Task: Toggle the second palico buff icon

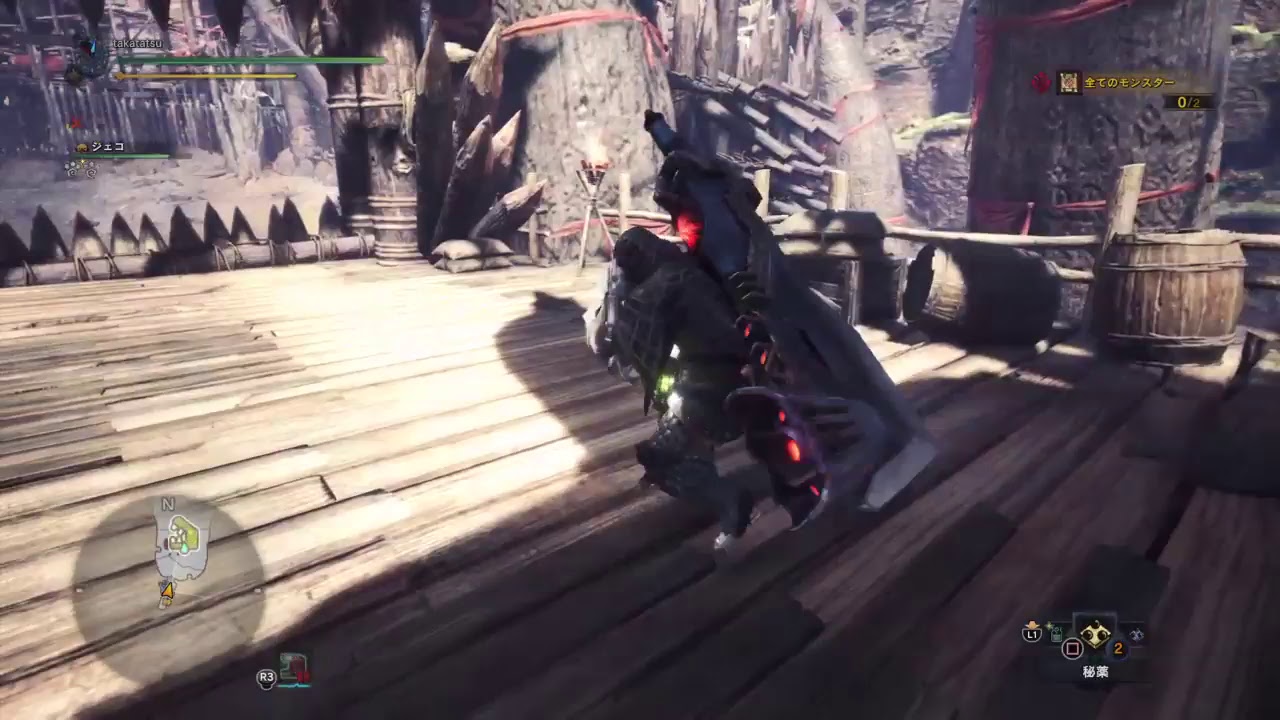Action: pyautogui.click(x=92, y=169)
